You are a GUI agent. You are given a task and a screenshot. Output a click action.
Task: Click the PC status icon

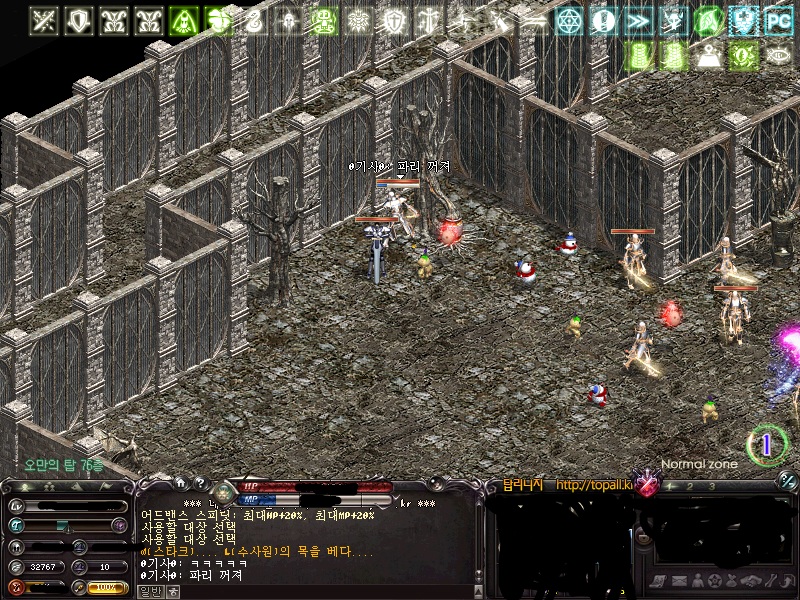[778, 20]
